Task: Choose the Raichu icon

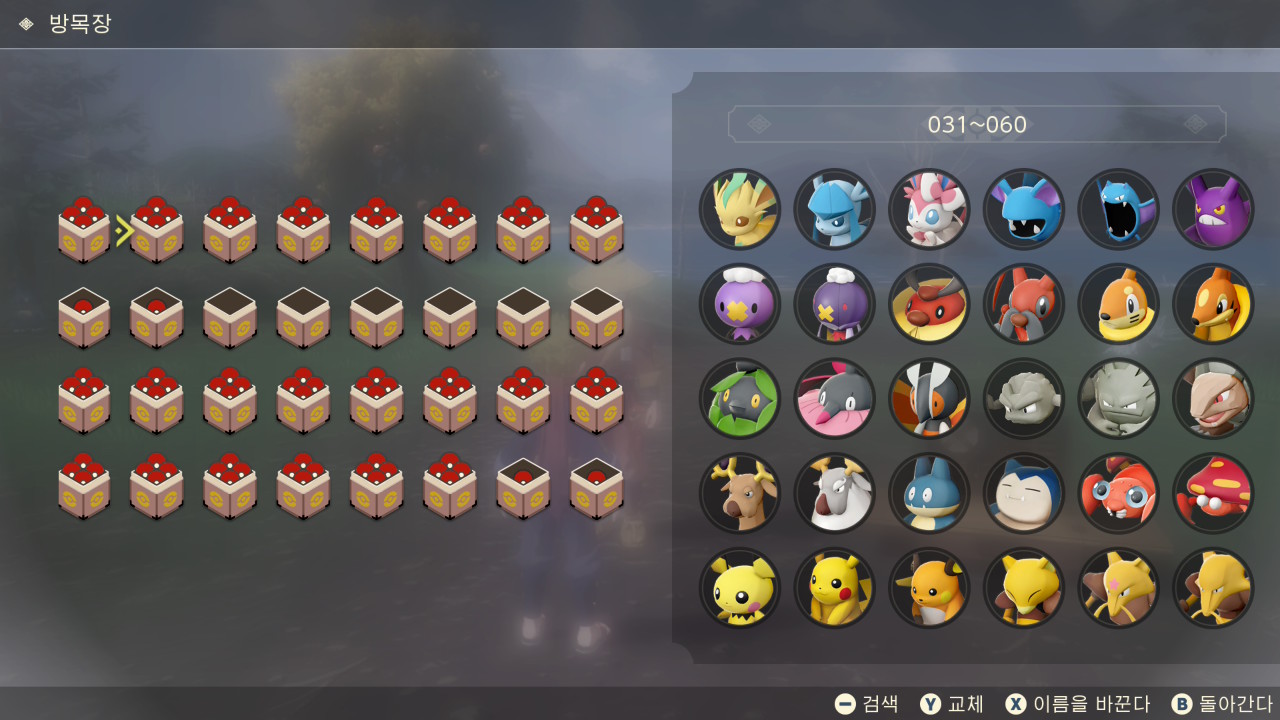Action: (929, 588)
